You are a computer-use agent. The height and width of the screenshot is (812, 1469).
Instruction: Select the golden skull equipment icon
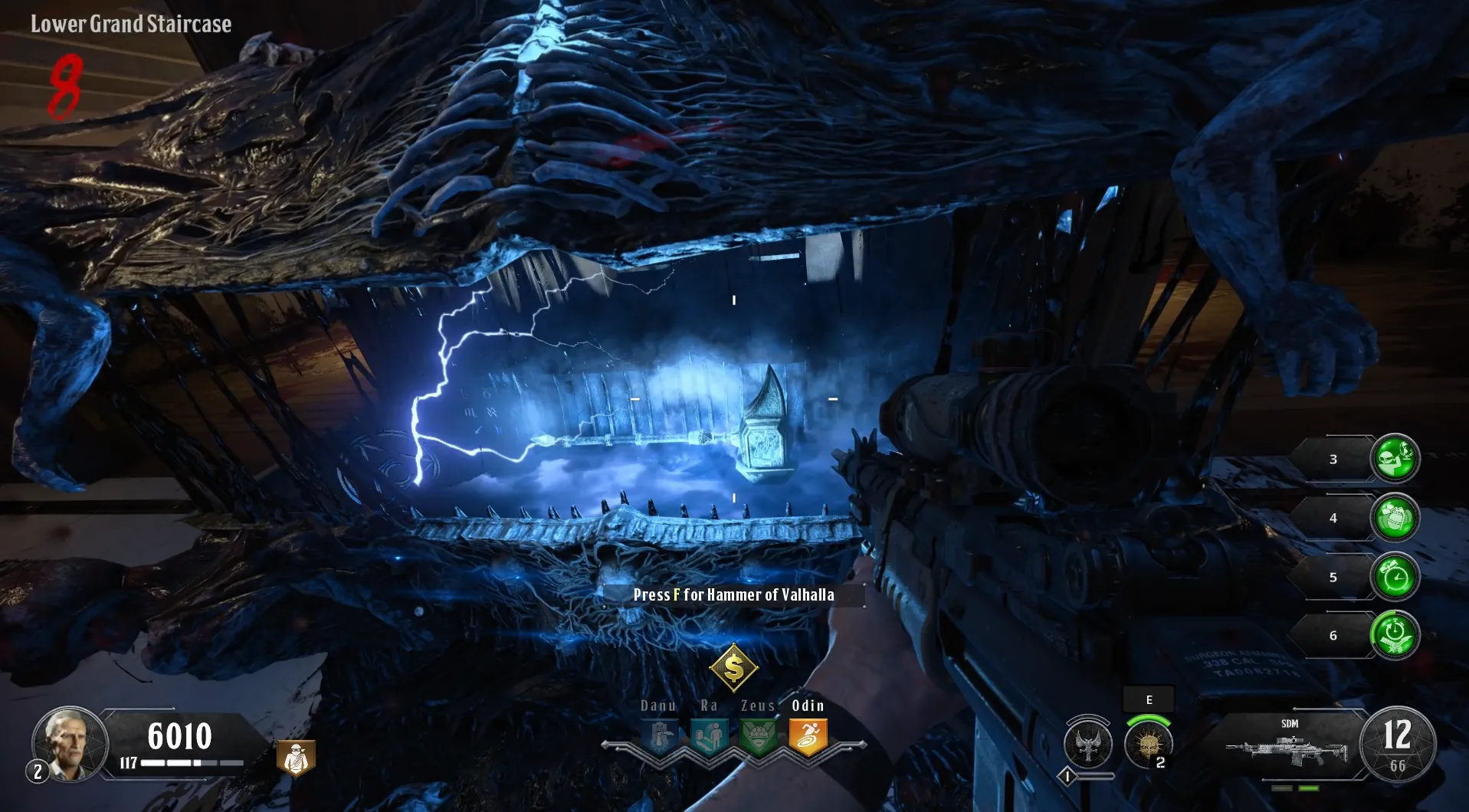1147,744
